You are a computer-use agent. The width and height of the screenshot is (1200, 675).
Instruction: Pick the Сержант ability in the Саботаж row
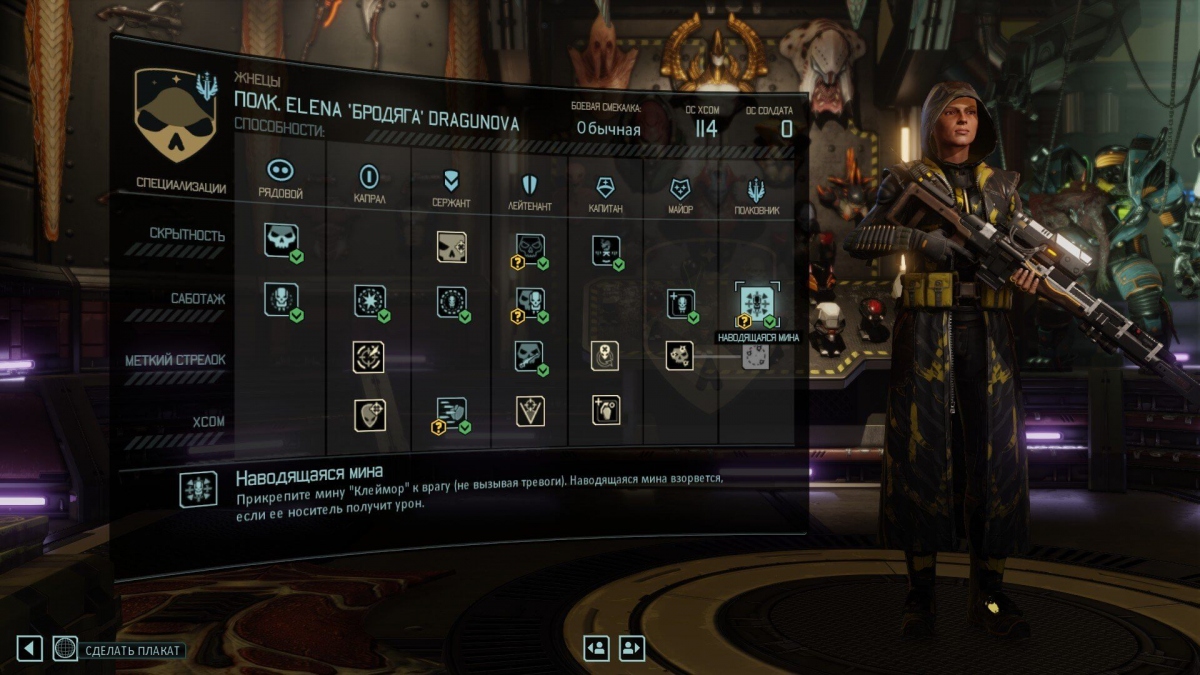(452, 302)
